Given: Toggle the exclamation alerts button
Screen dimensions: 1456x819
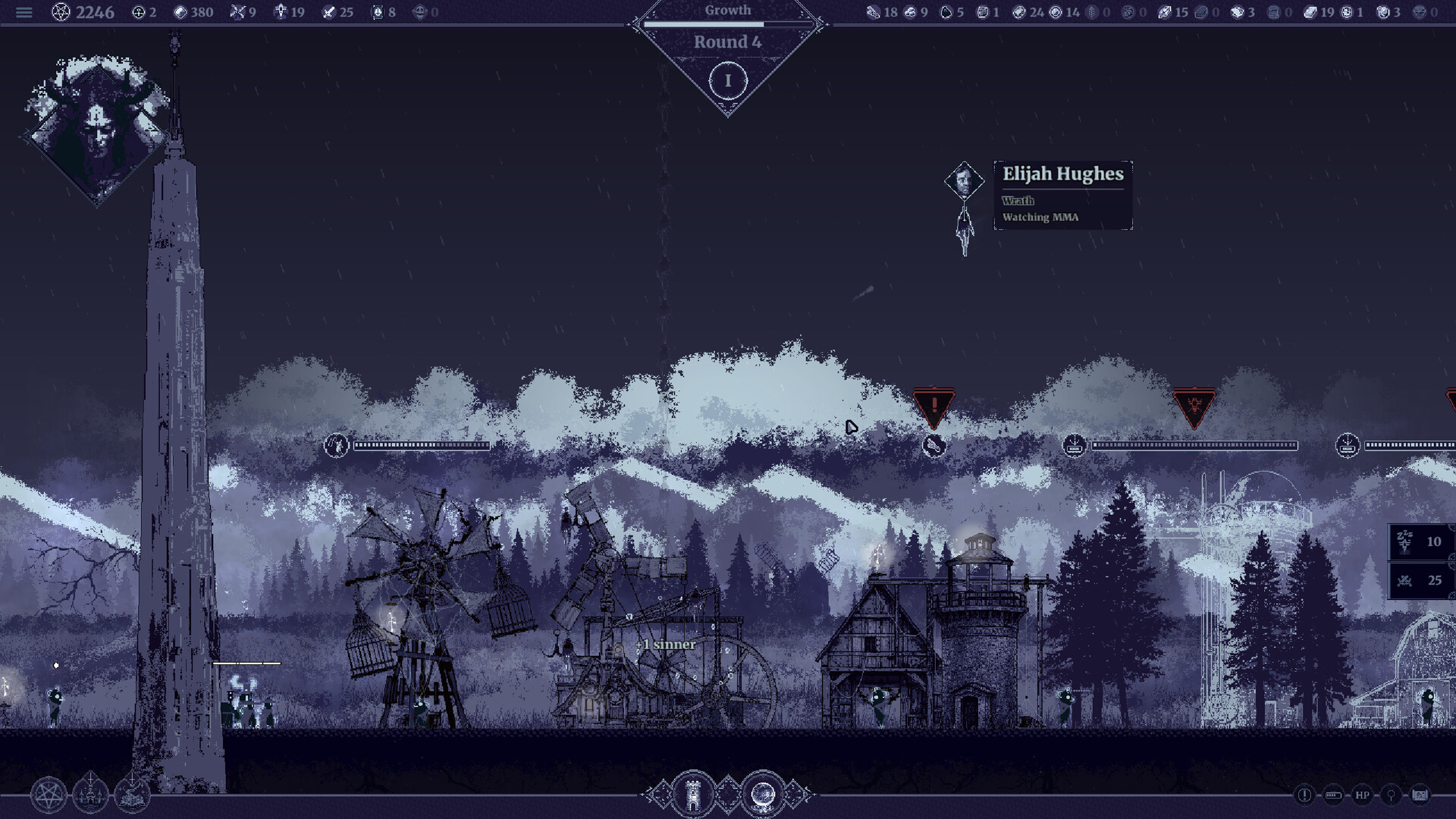Looking at the screenshot, I should tap(1304, 795).
